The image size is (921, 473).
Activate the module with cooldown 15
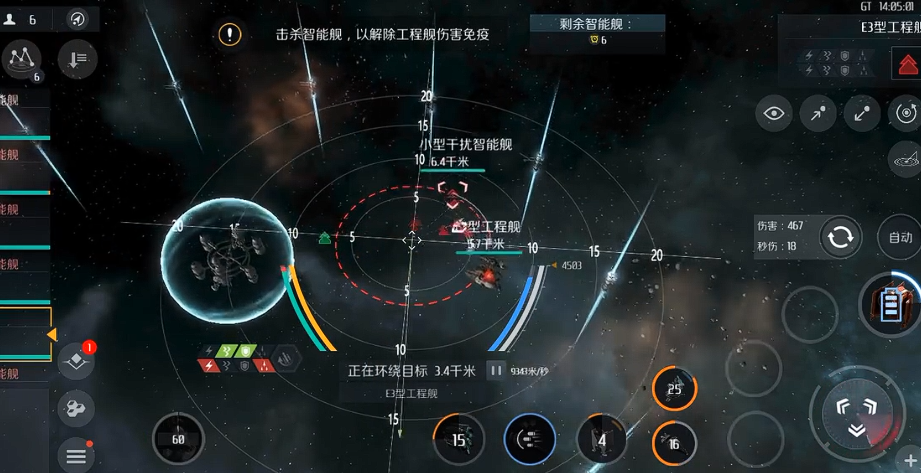point(459,439)
